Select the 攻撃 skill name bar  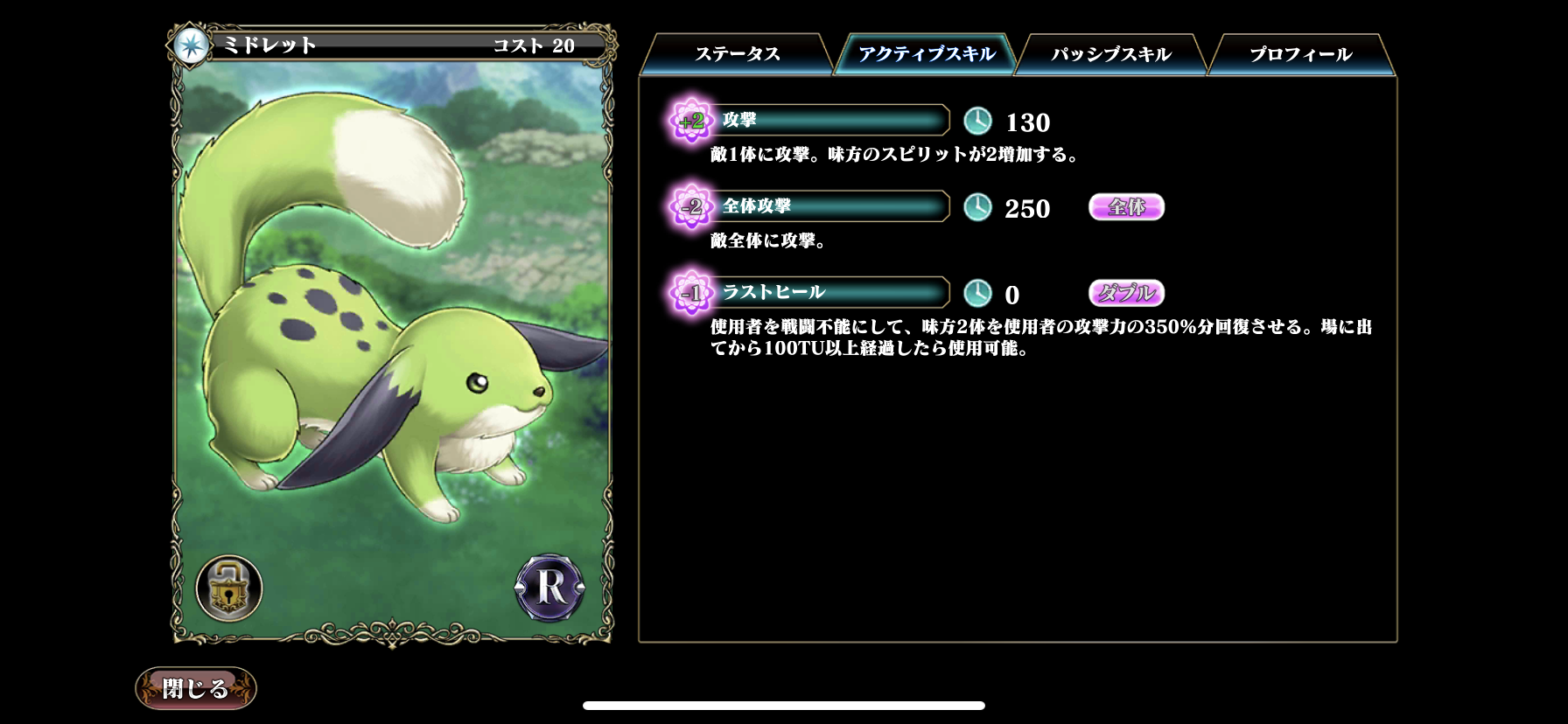(x=831, y=120)
